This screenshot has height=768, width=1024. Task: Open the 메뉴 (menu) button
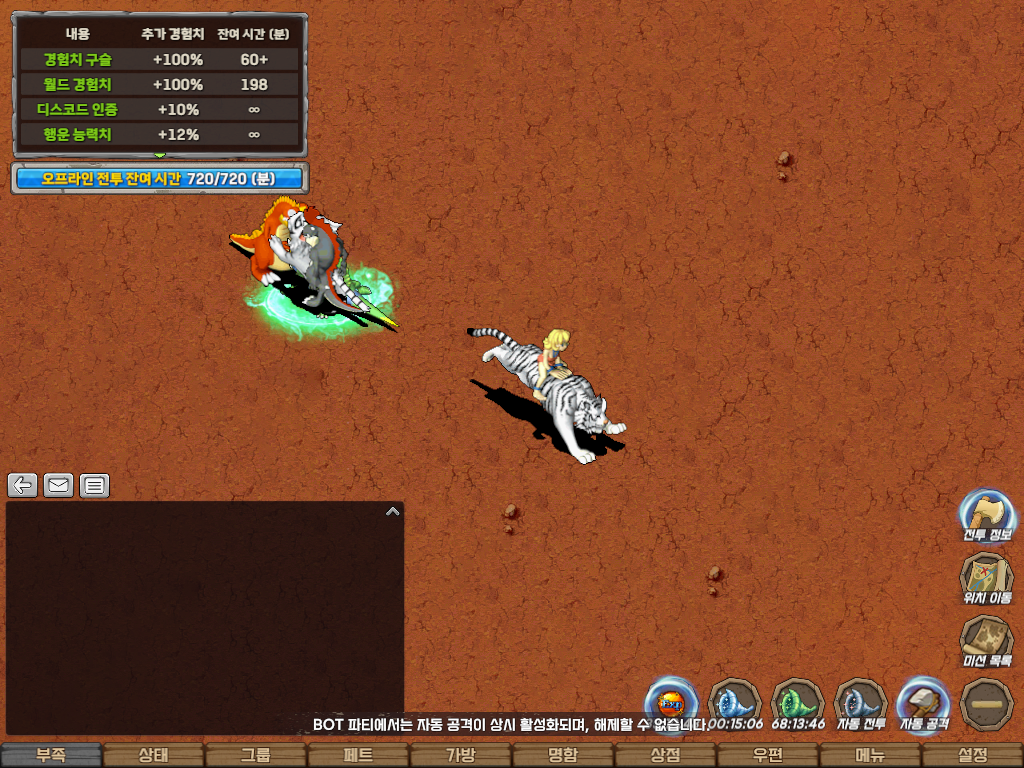click(870, 755)
